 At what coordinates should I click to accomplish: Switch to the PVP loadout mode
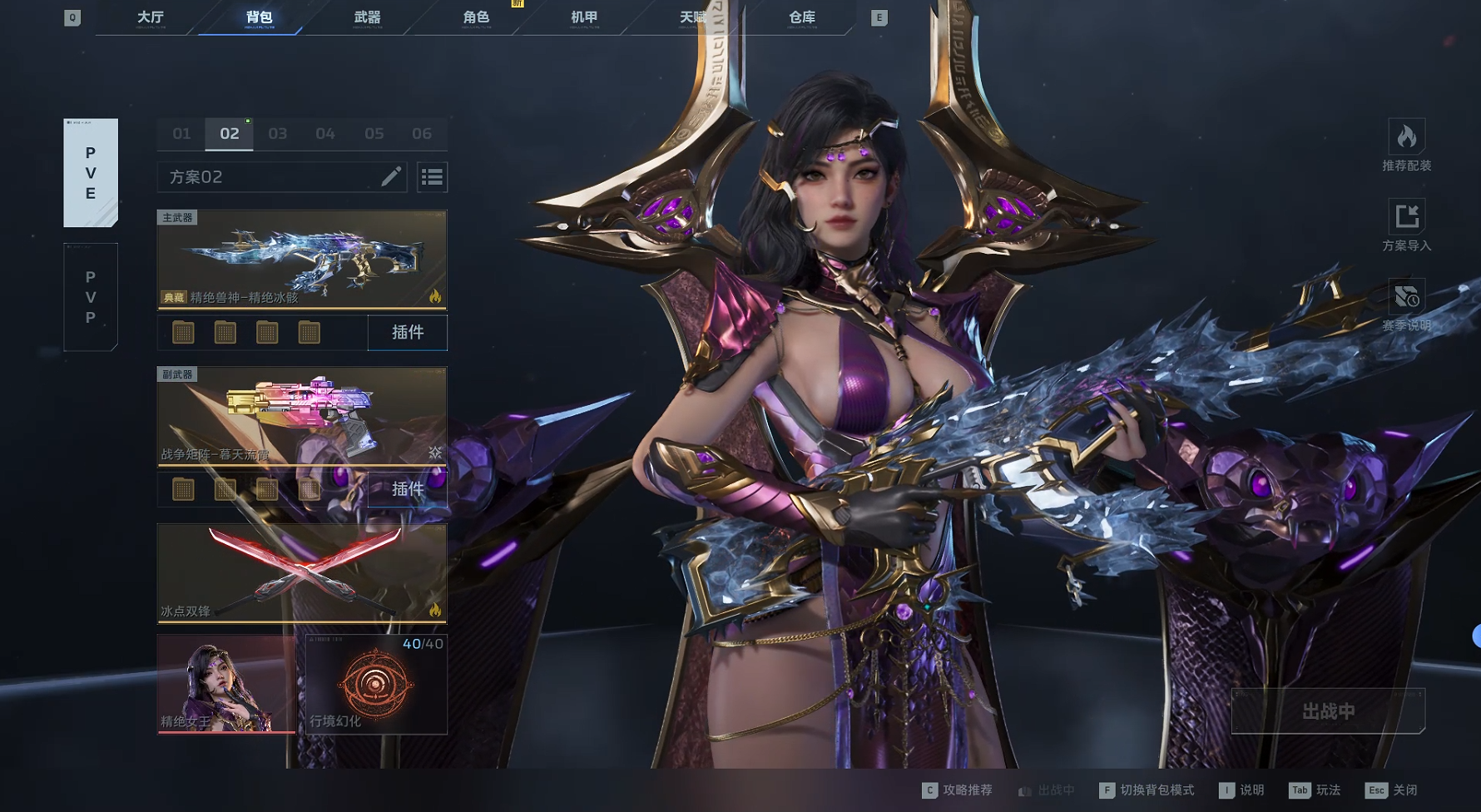tap(91, 297)
